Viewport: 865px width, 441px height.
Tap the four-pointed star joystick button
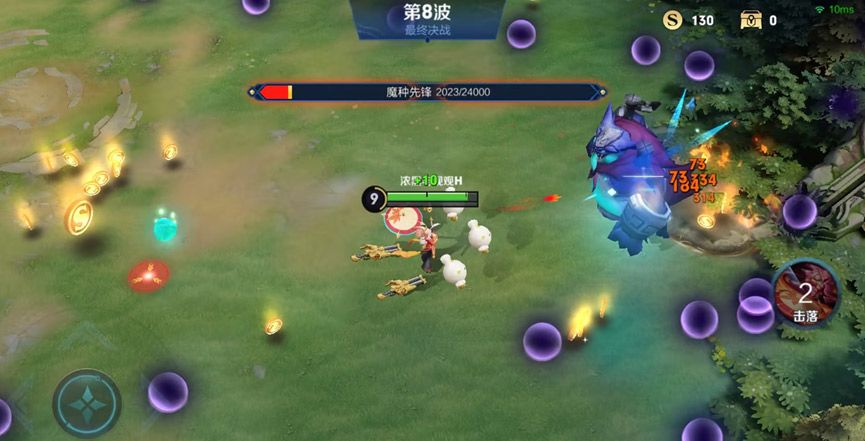(87, 403)
